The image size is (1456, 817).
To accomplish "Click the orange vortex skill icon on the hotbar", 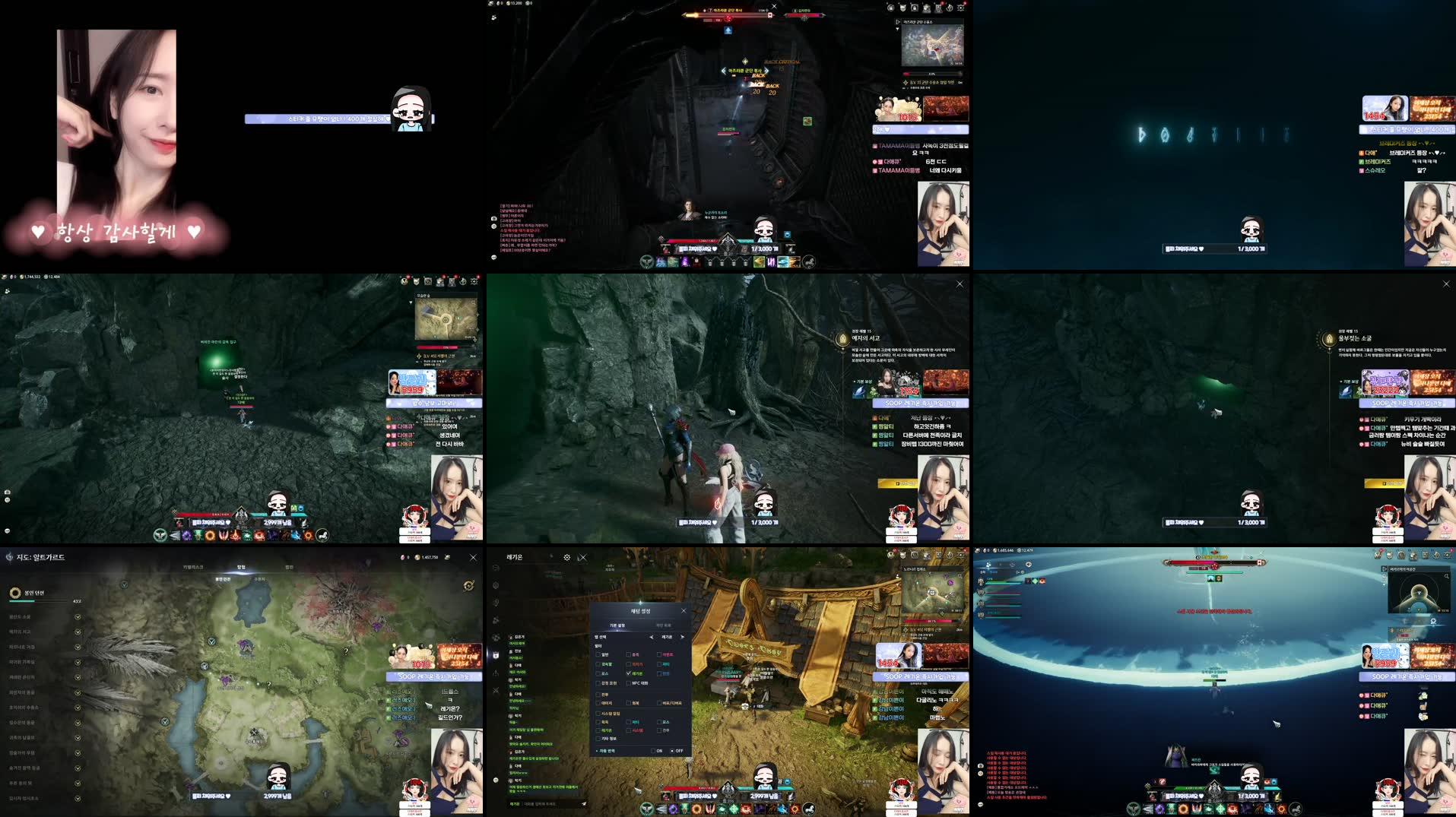I will click(696, 808).
